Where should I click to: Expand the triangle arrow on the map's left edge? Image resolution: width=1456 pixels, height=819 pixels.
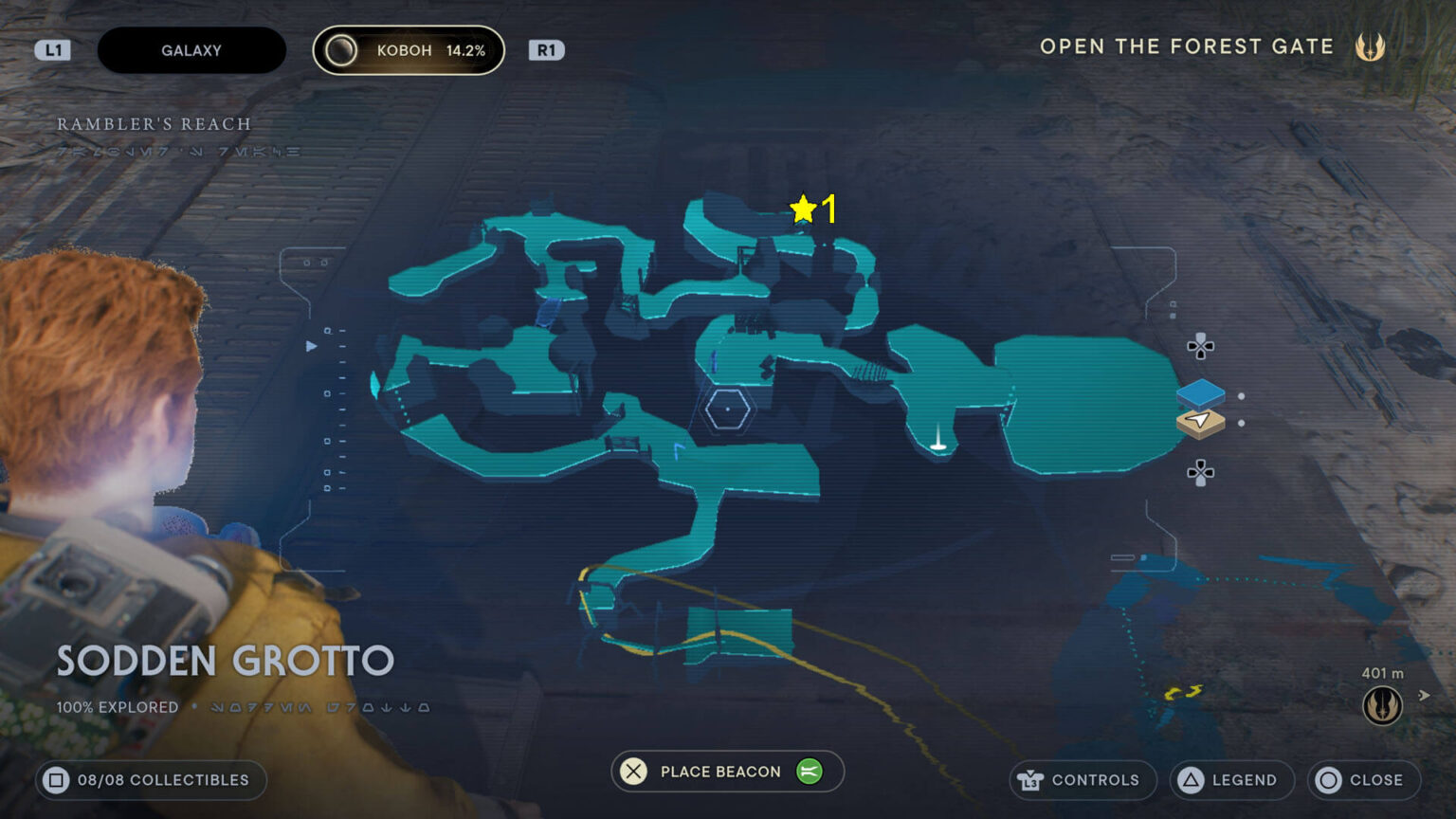[310, 347]
